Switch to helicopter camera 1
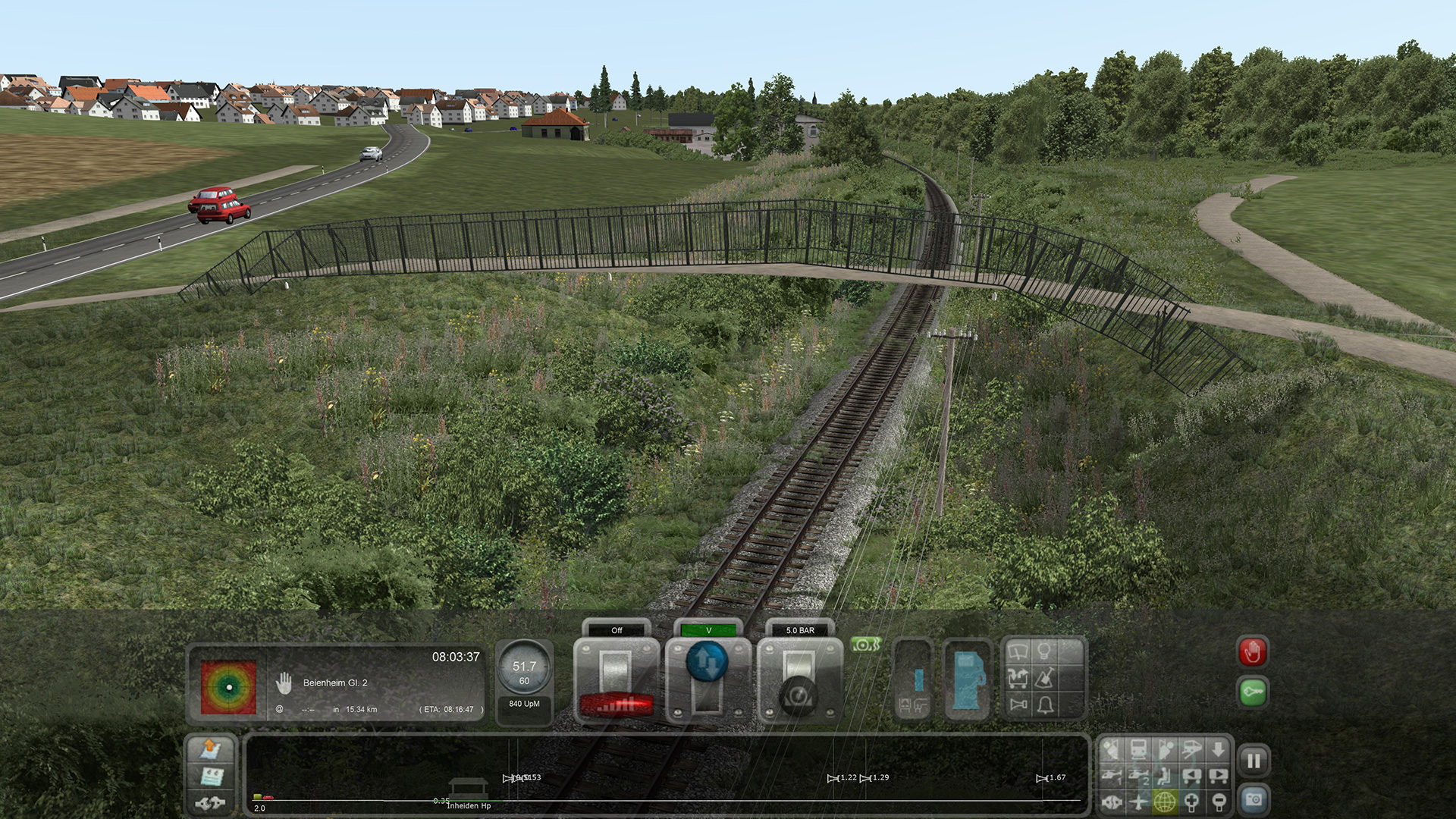The width and height of the screenshot is (1456, 819). pyautogui.click(x=1112, y=775)
